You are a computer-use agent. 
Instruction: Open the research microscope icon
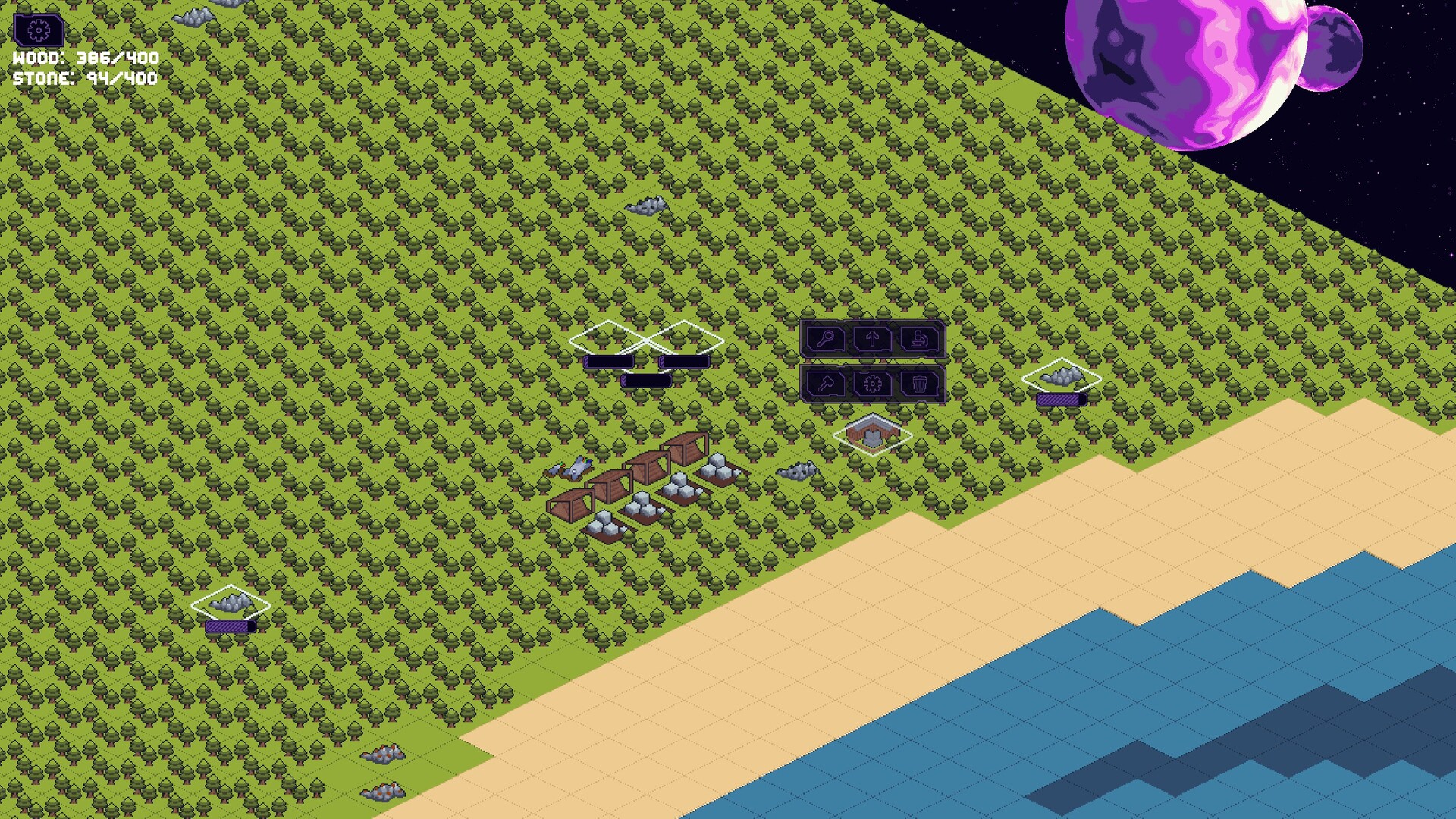(918, 340)
